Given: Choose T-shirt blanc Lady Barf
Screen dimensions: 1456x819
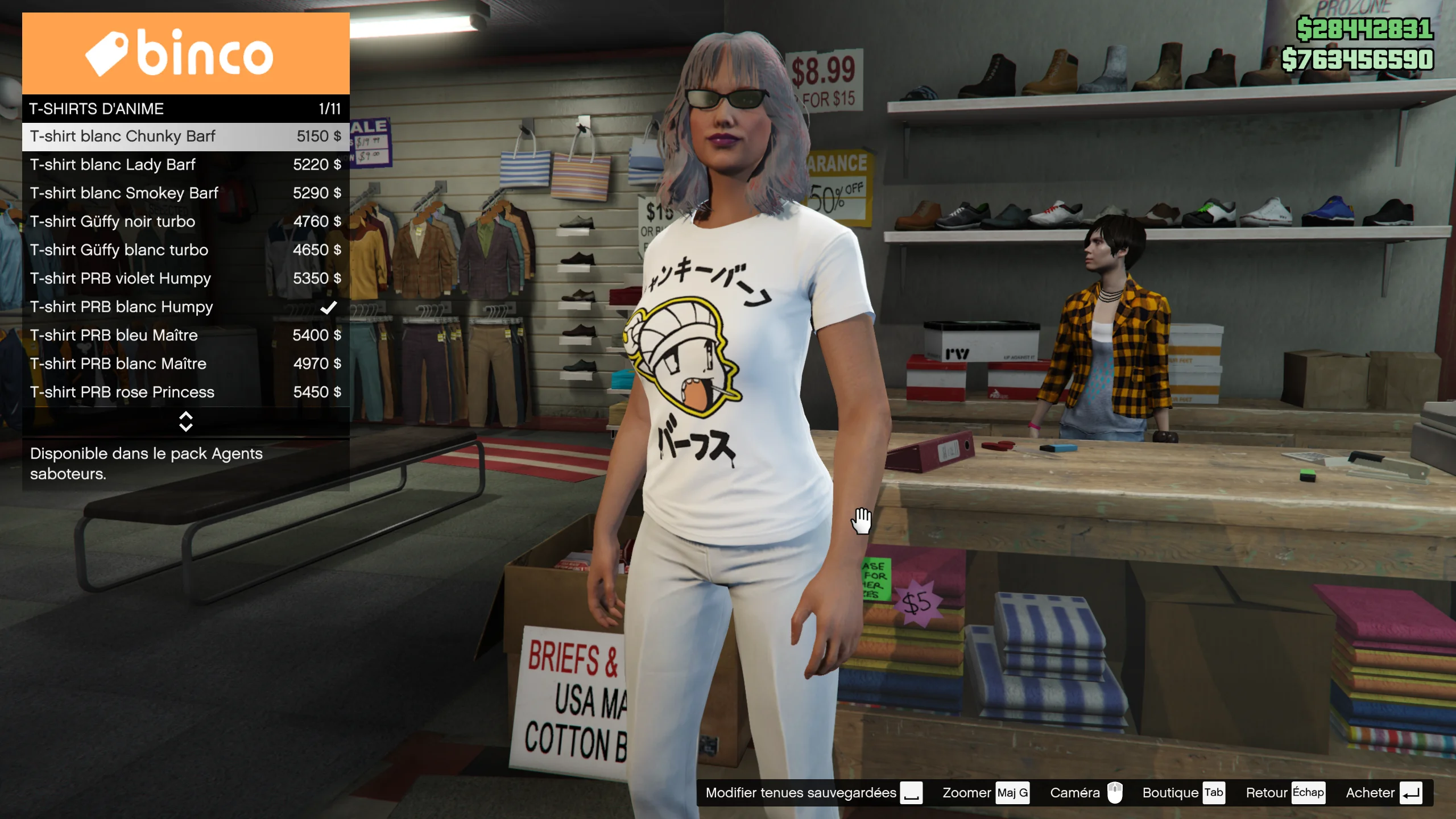Looking at the screenshot, I should pos(185,165).
